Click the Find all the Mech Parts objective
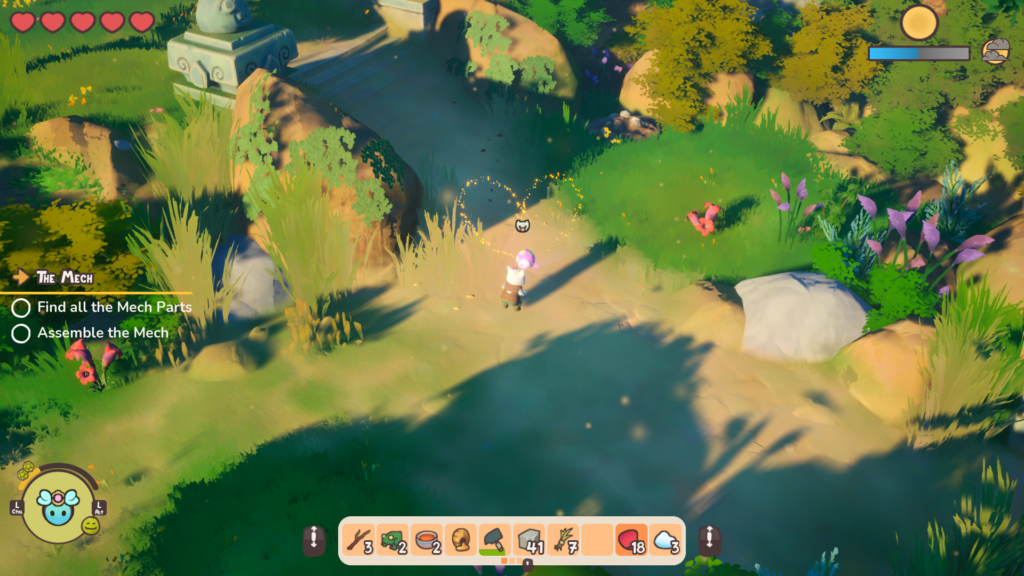This screenshot has height=576, width=1024. (114, 307)
